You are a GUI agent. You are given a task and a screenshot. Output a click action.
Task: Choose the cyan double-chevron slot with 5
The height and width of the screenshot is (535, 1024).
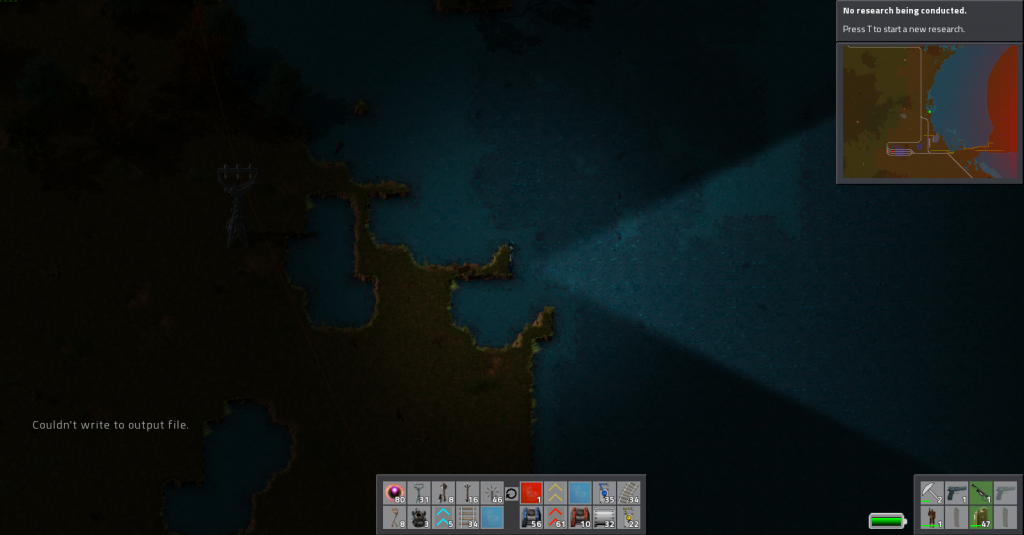443,518
